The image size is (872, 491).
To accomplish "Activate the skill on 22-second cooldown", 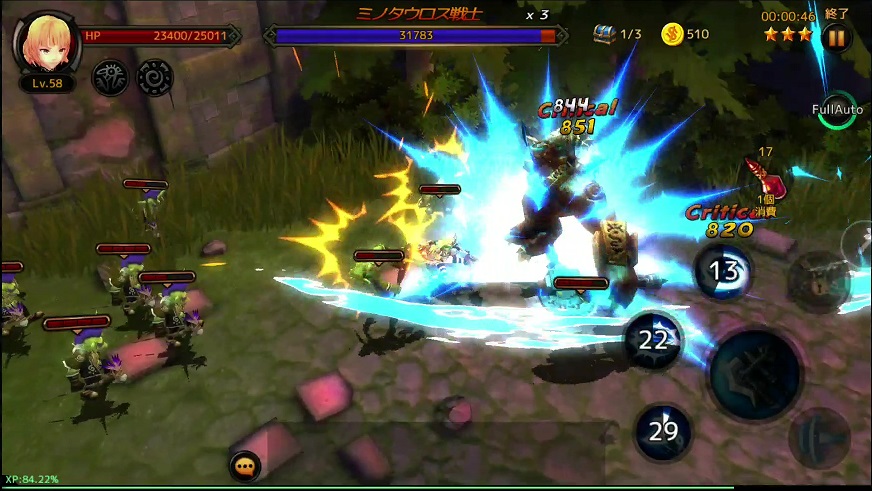I will tap(653, 340).
